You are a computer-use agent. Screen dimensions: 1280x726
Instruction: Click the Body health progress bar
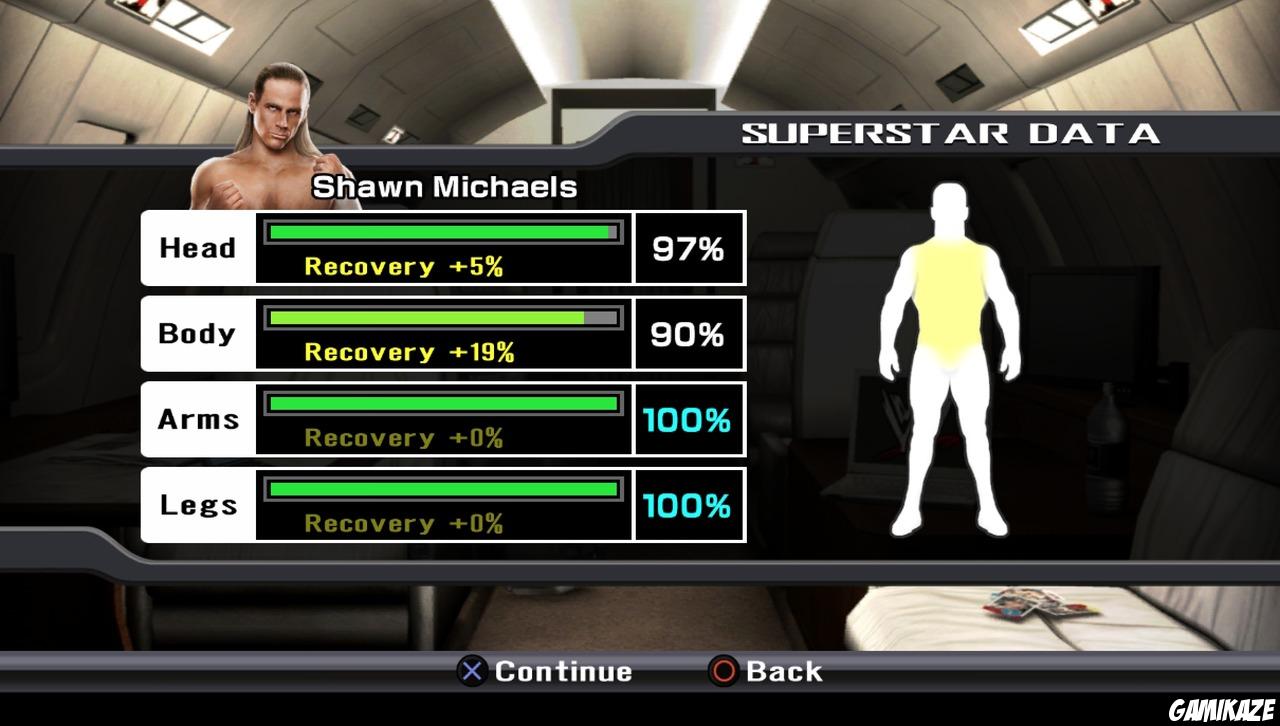point(440,317)
